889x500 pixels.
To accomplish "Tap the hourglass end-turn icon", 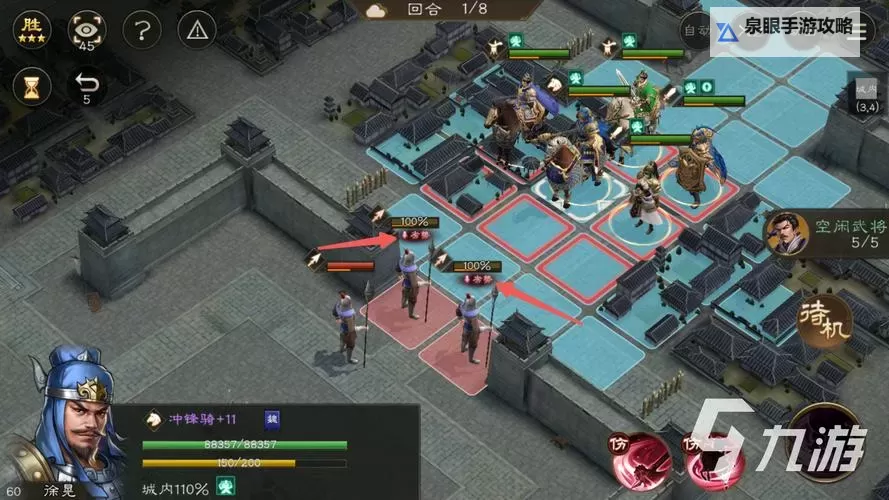I will [x=31, y=86].
